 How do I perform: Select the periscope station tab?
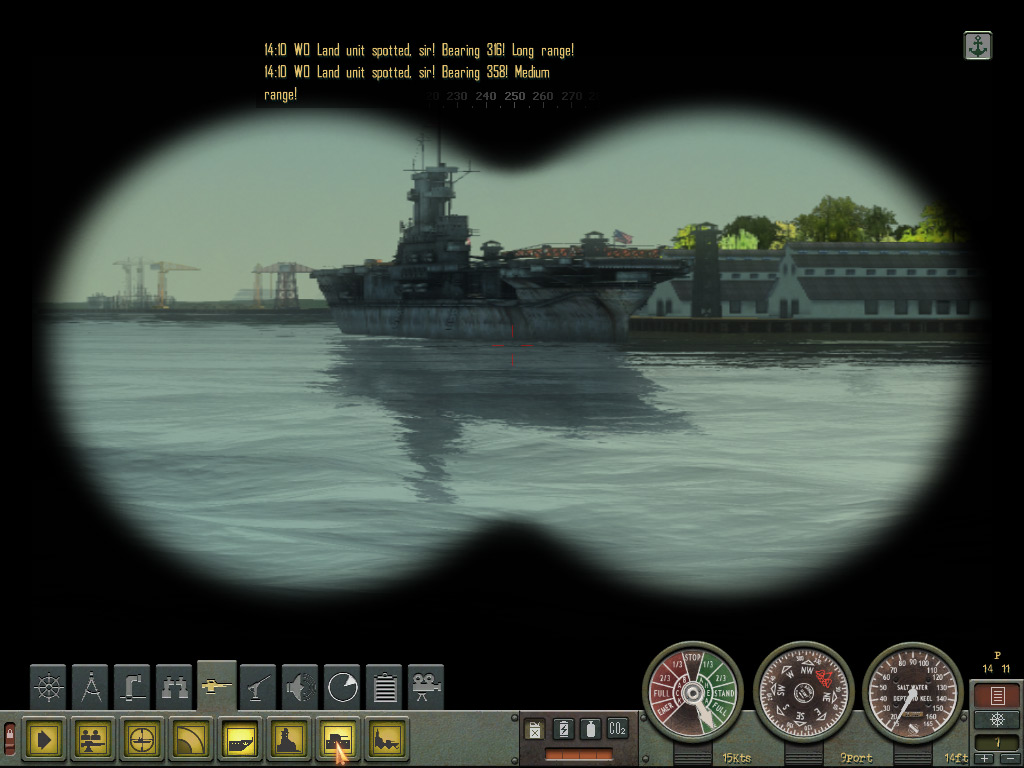click(x=132, y=688)
